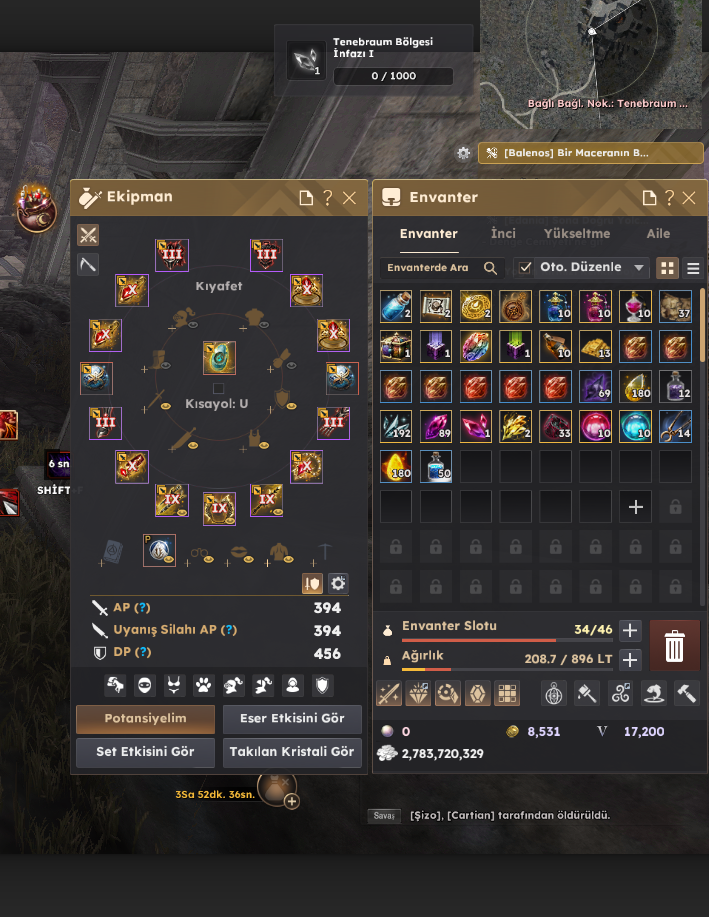Close the Ekipman window

pyautogui.click(x=349, y=198)
